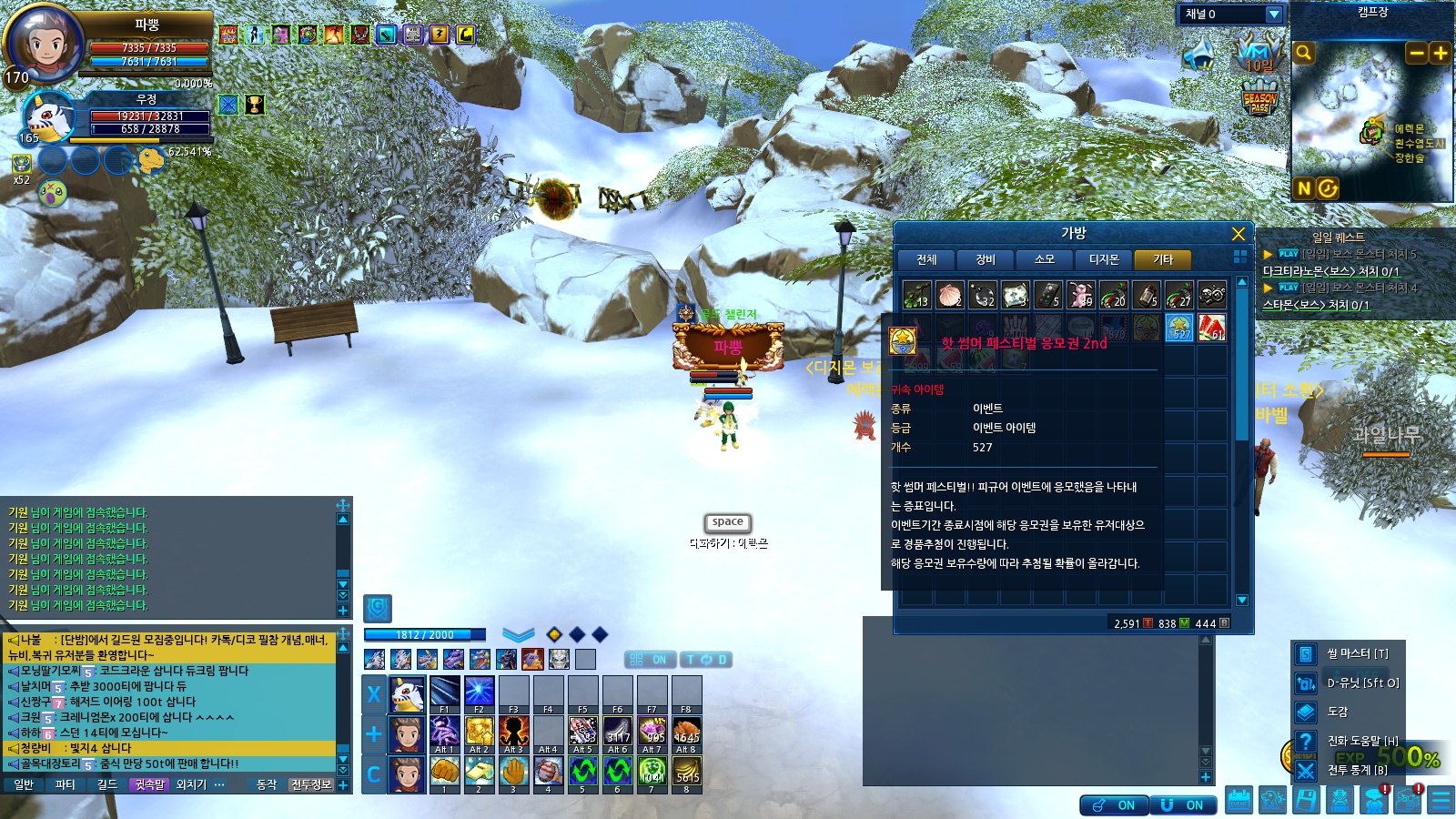Select the 소모 consumables tab
1456x819 pixels.
coord(1045,259)
